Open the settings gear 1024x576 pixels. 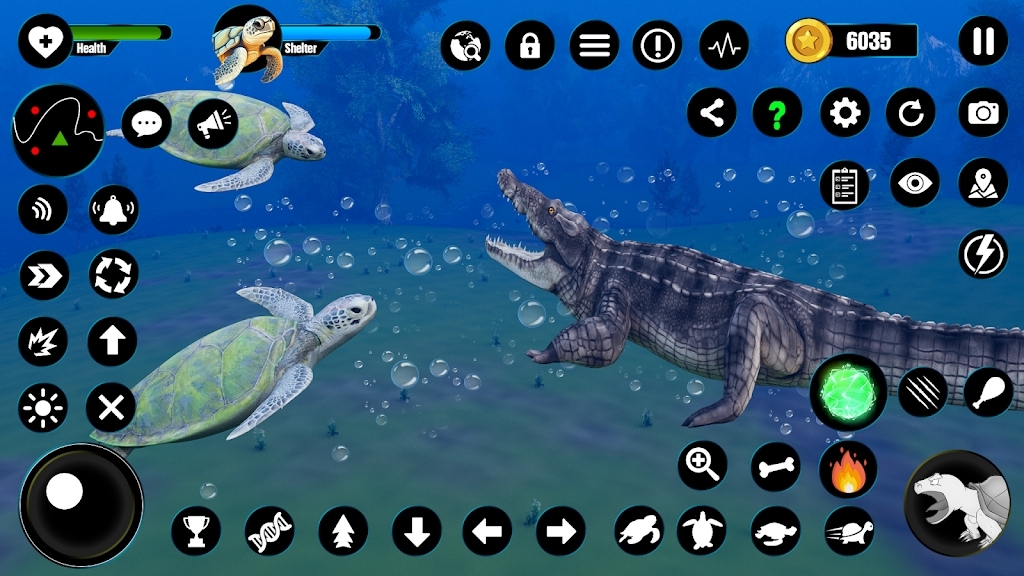tap(845, 113)
